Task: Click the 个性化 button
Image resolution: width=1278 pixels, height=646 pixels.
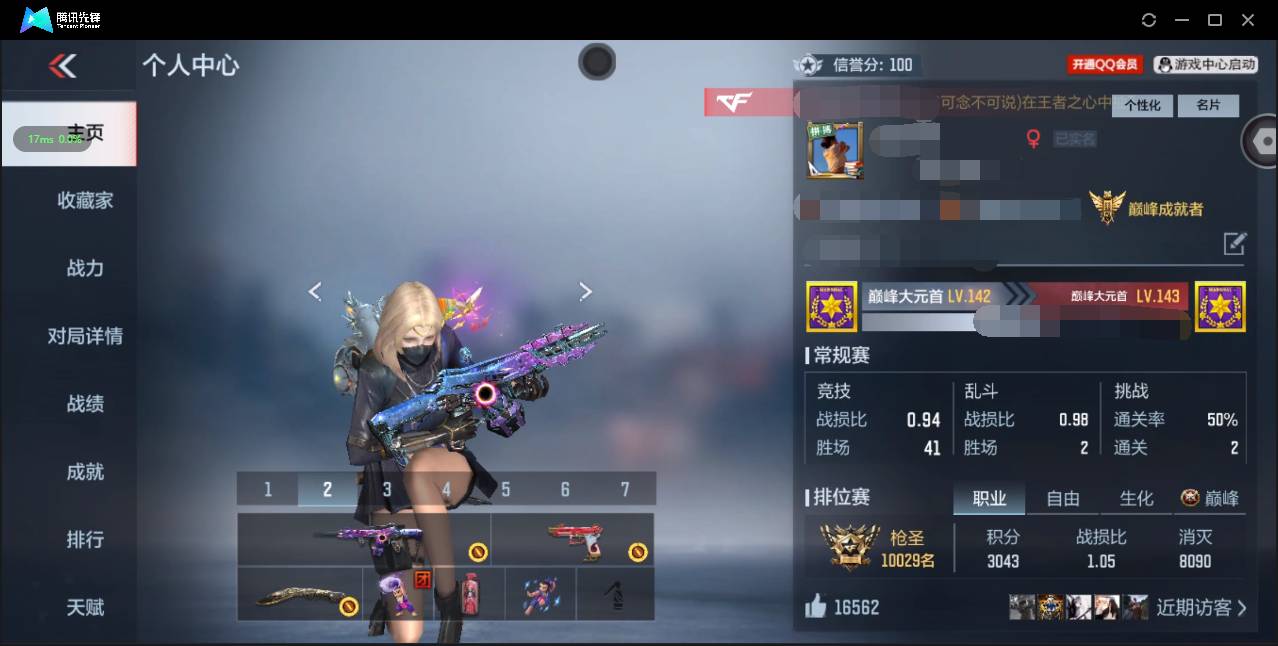Action: [1142, 105]
